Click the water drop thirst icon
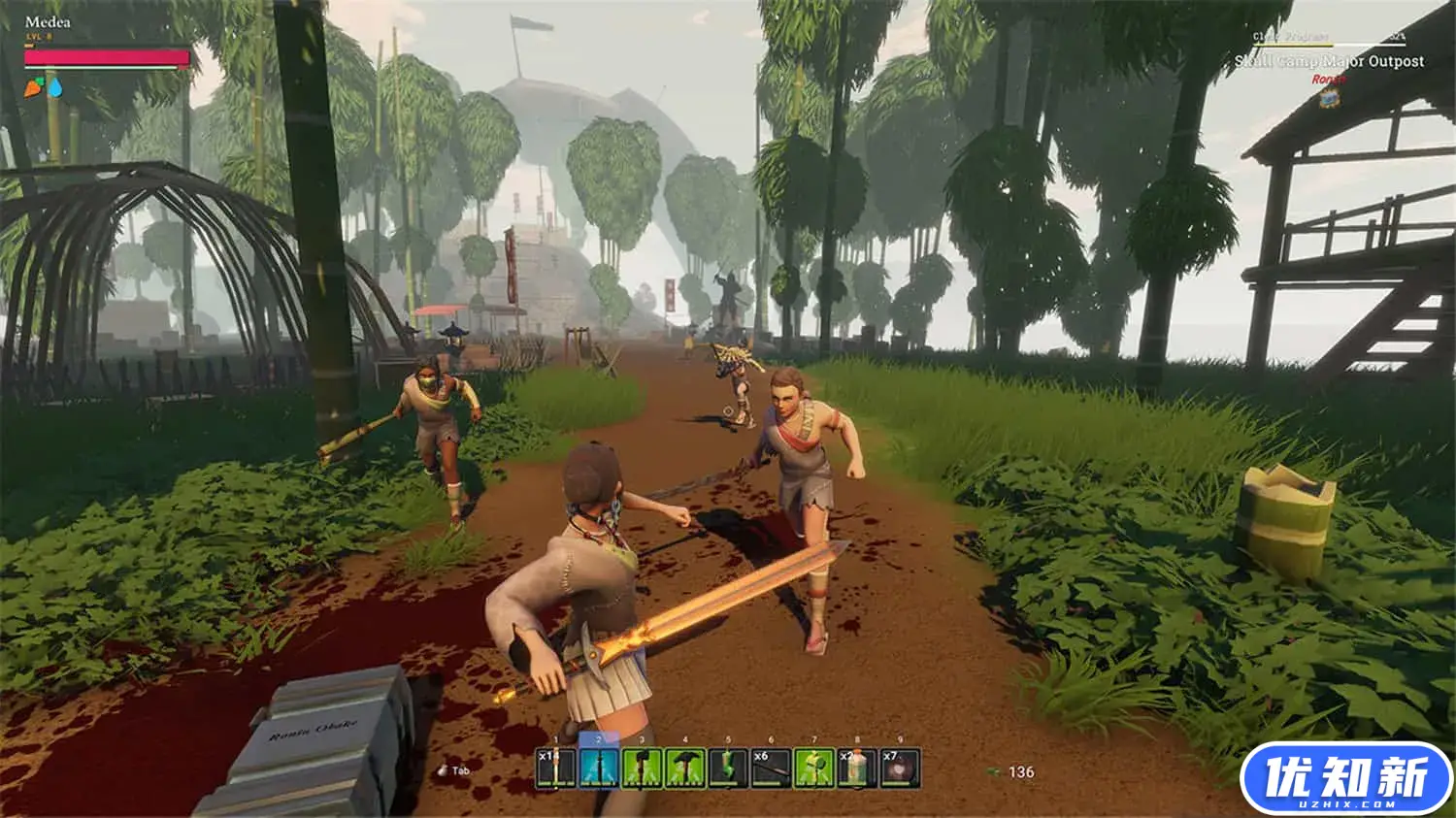Screen dimensions: 1456x818 pos(55,88)
